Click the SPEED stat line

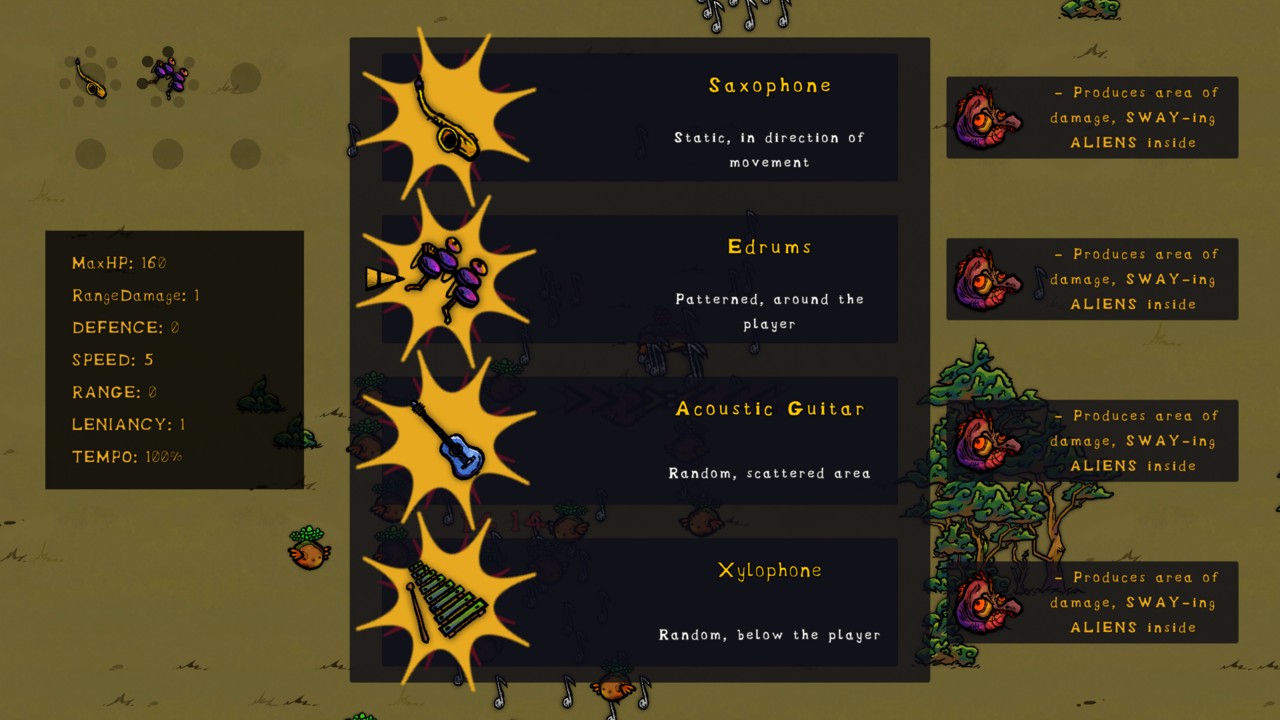click(113, 360)
